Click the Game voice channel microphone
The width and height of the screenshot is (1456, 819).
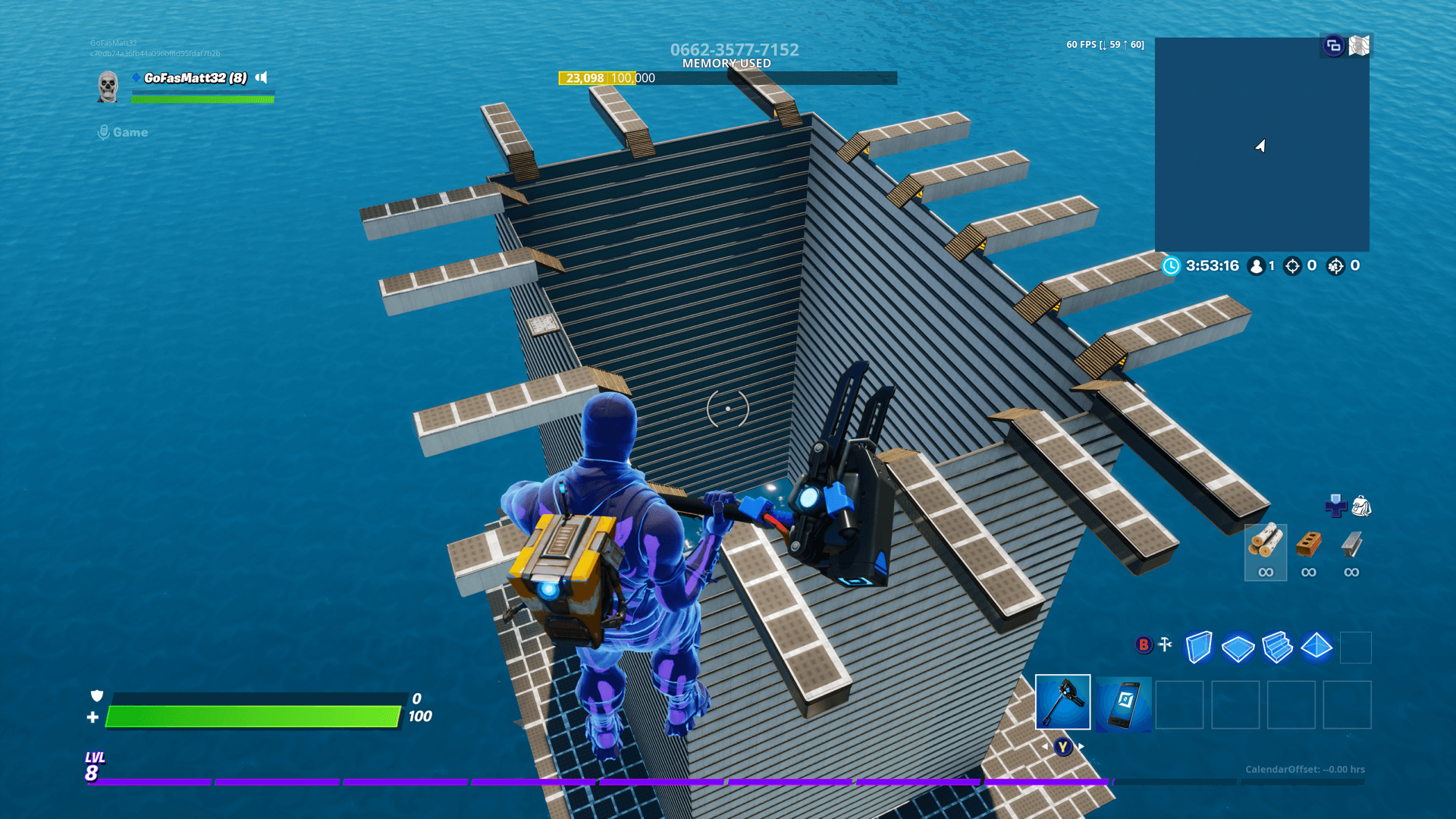(x=104, y=133)
